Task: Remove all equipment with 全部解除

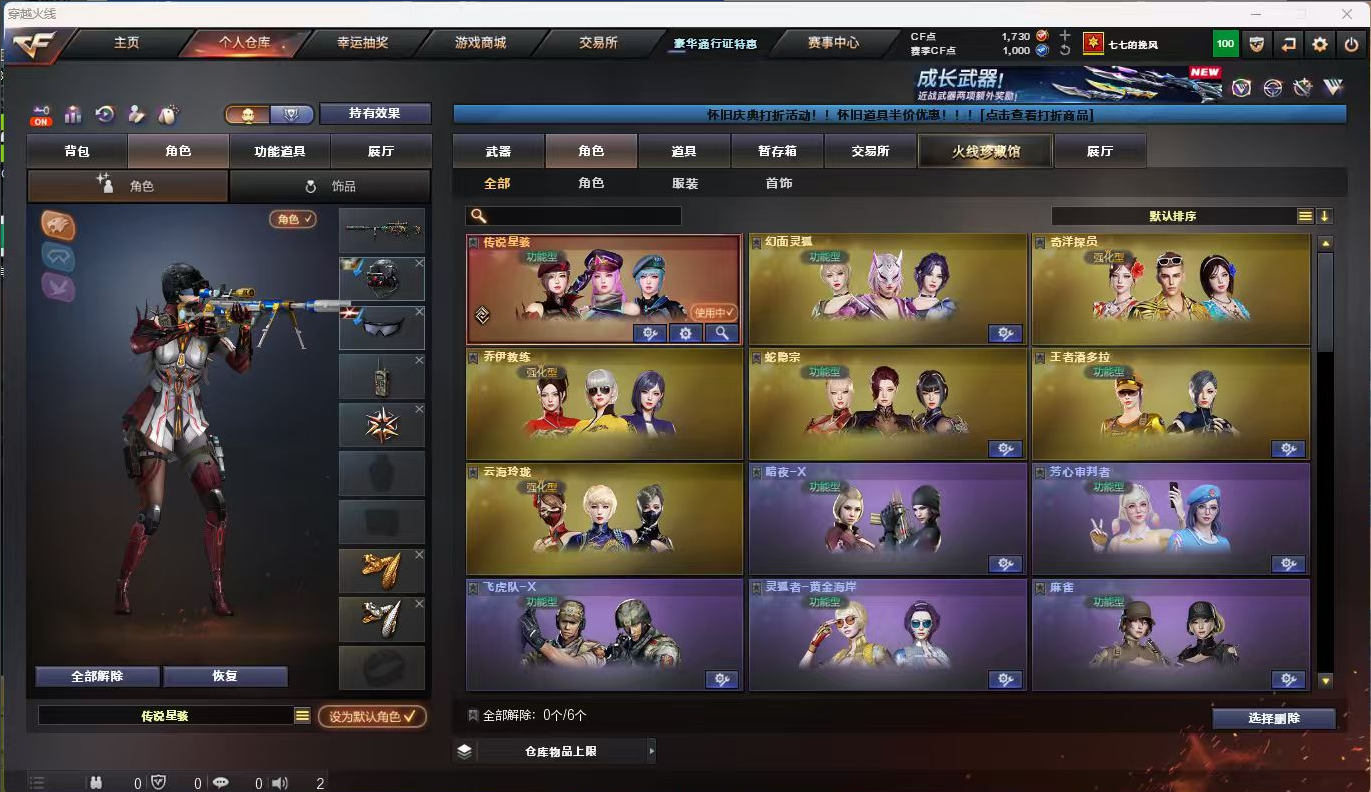Action: (x=97, y=676)
